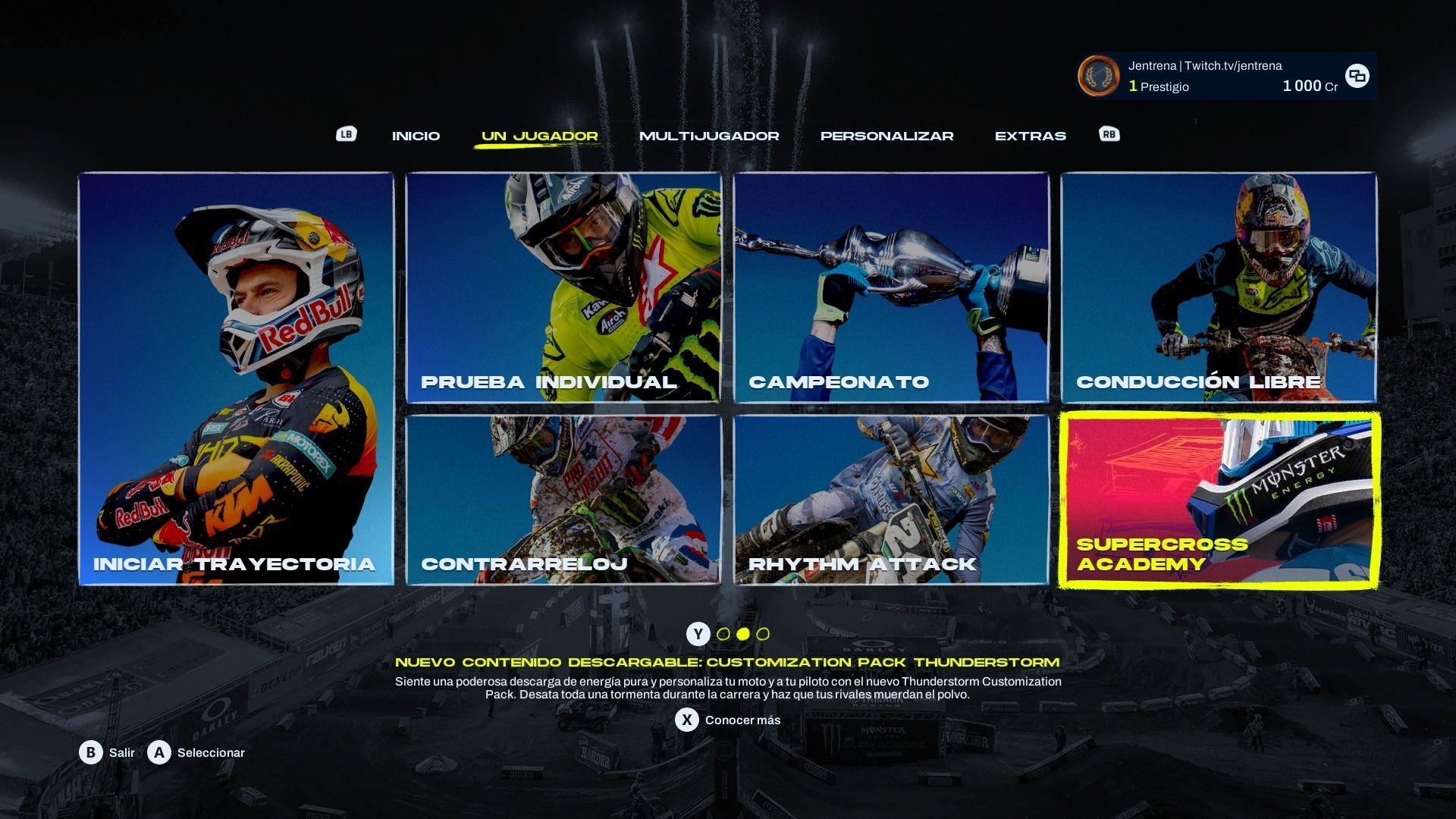Show the Extras tab
Screen dimensions: 1456x819
(x=1030, y=136)
